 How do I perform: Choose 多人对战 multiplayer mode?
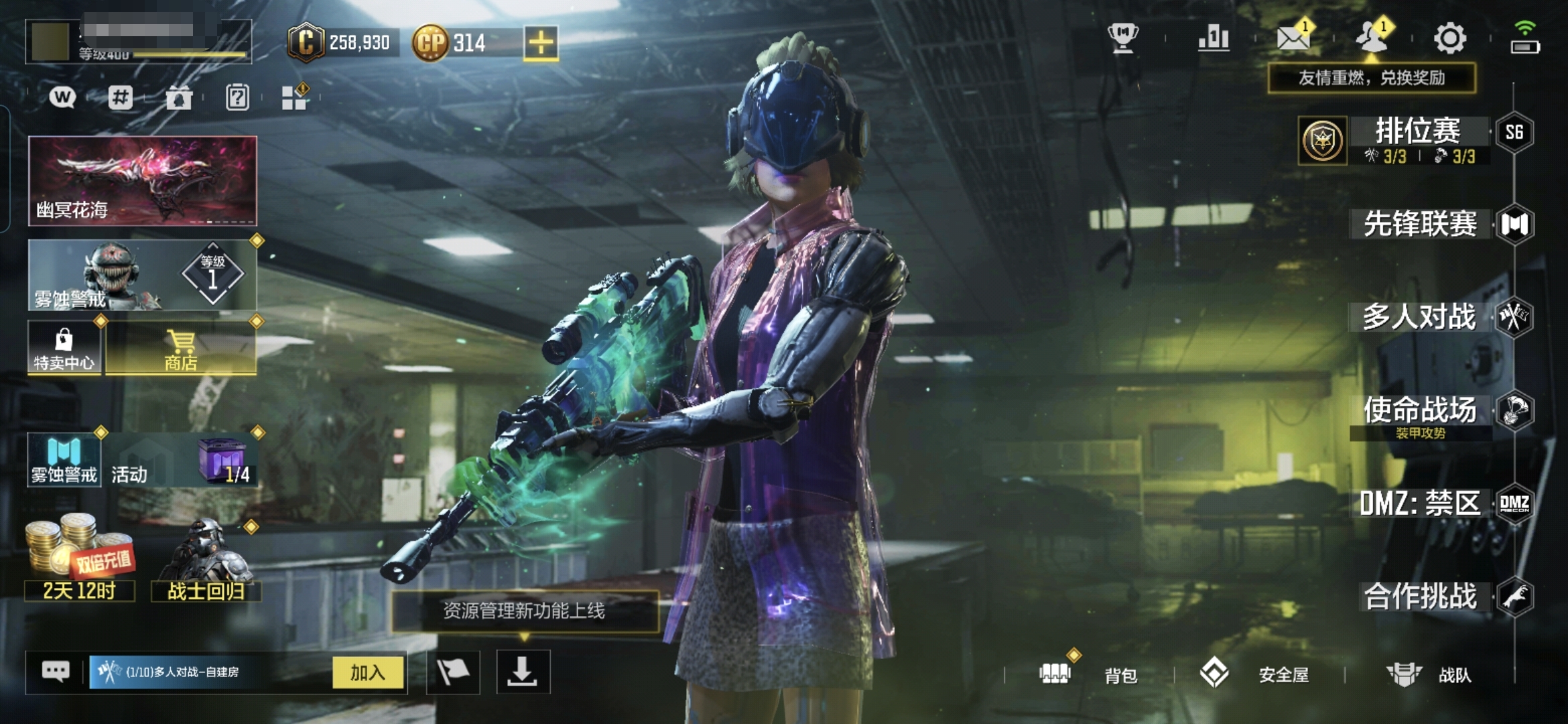point(1419,317)
